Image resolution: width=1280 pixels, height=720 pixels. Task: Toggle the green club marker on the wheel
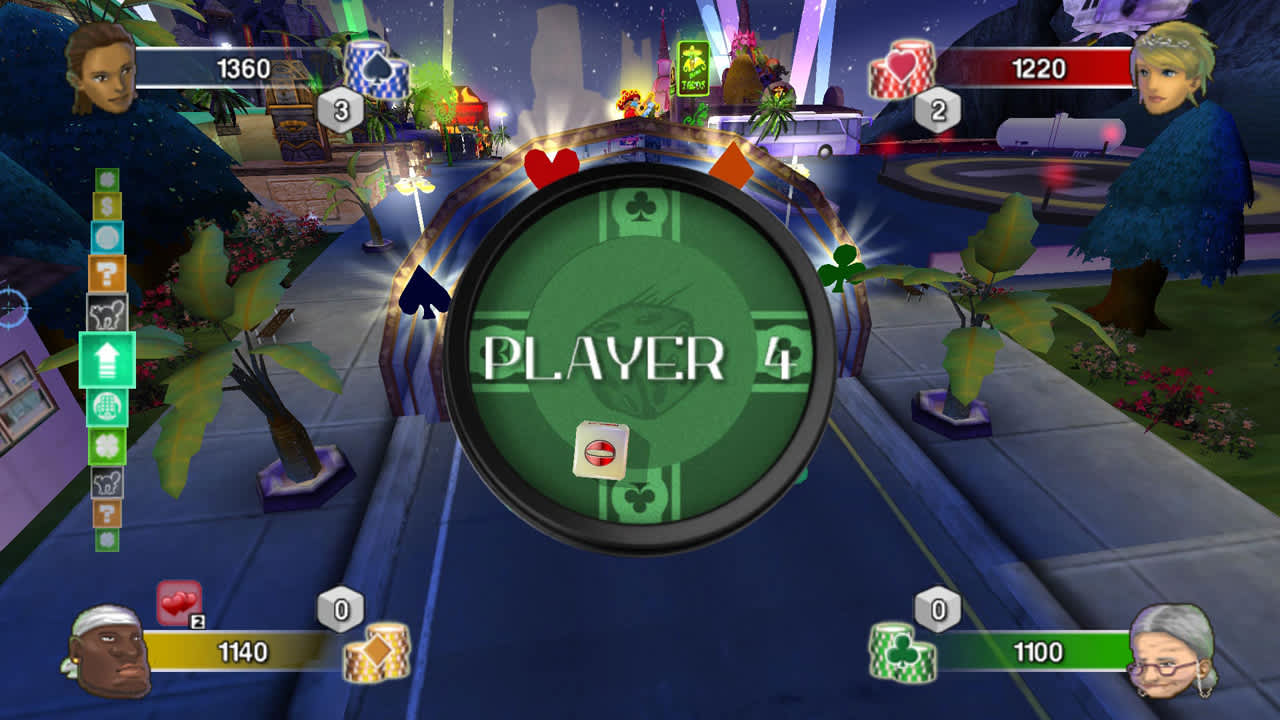(x=840, y=268)
